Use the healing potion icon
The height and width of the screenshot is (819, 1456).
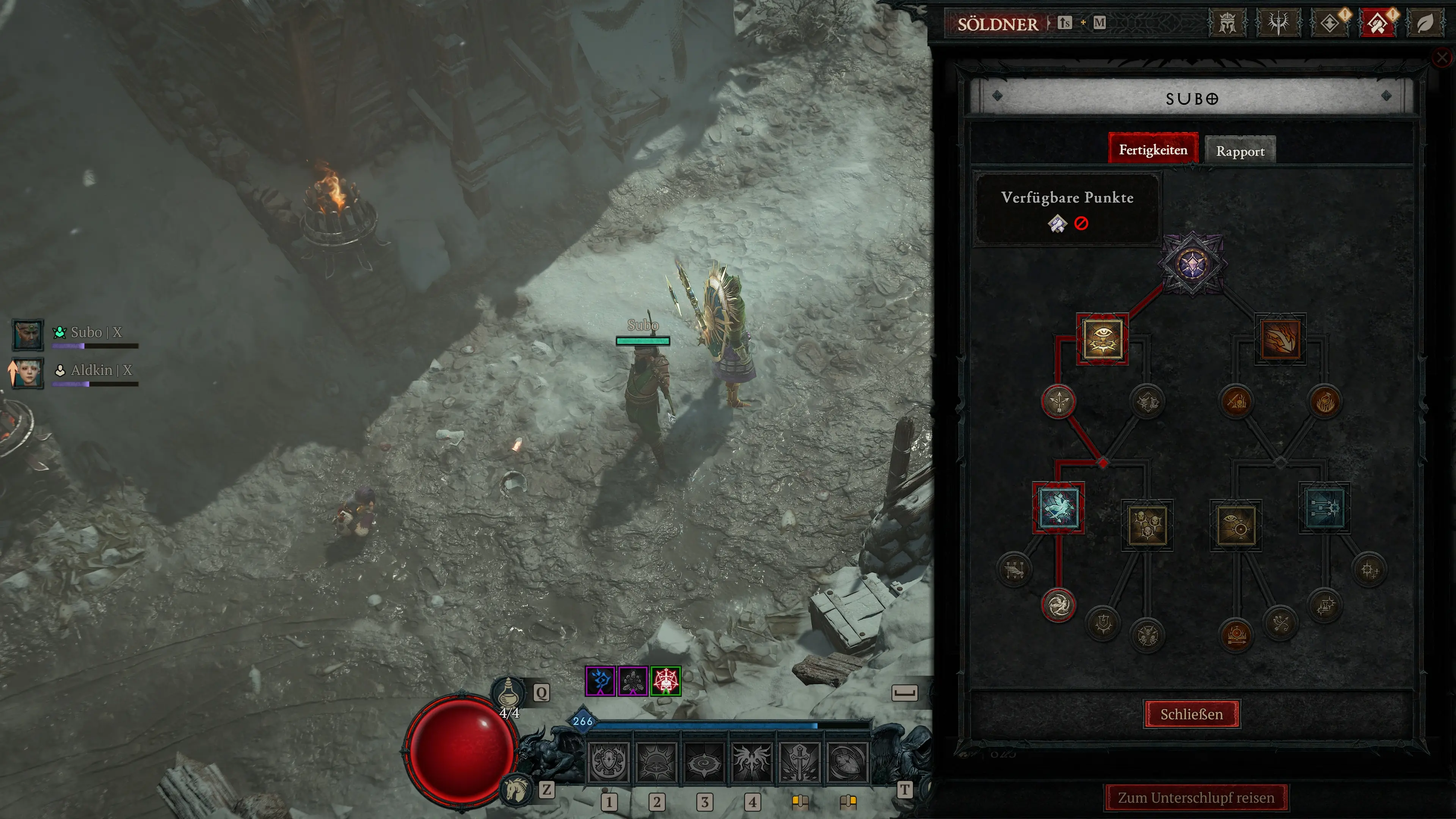click(x=509, y=692)
